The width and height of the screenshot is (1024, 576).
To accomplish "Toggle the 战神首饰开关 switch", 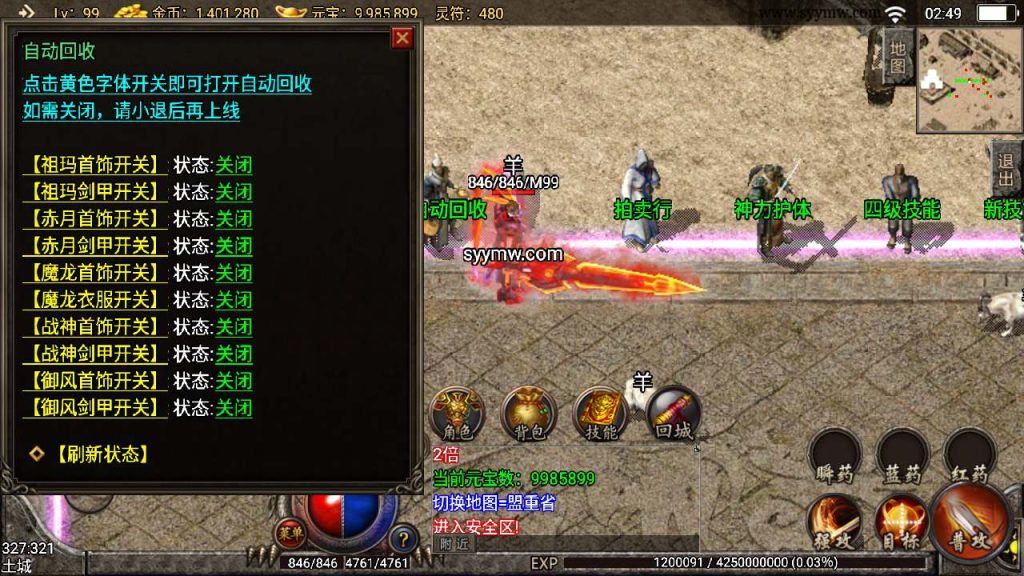I will [95, 326].
